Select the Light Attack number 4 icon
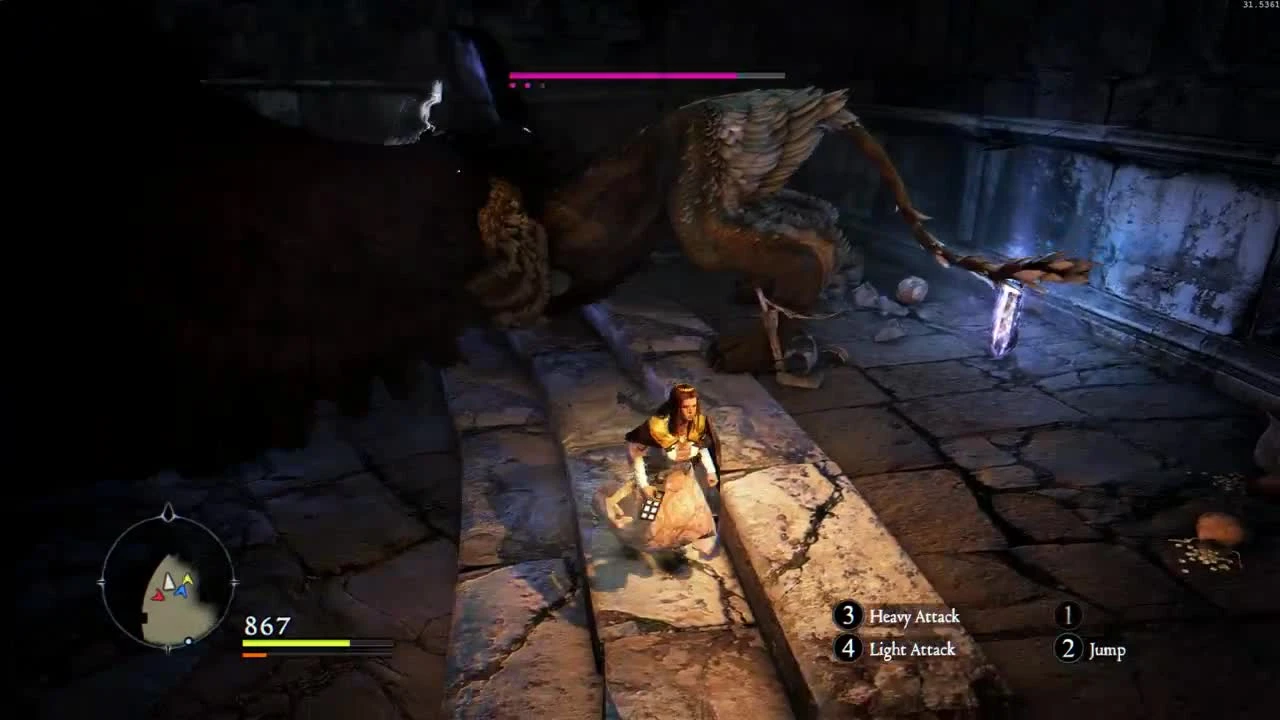The width and height of the screenshot is (1280, 720). 849,649
